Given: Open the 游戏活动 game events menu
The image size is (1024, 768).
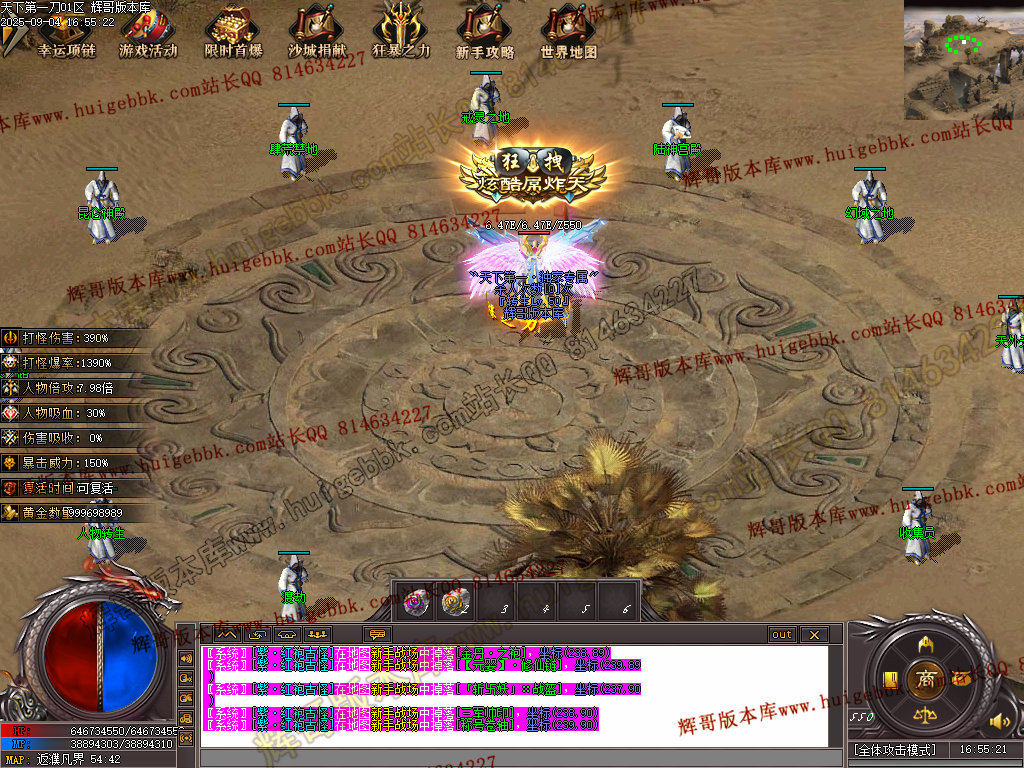Looking at the screenshot, I should [x=148, y=32].
